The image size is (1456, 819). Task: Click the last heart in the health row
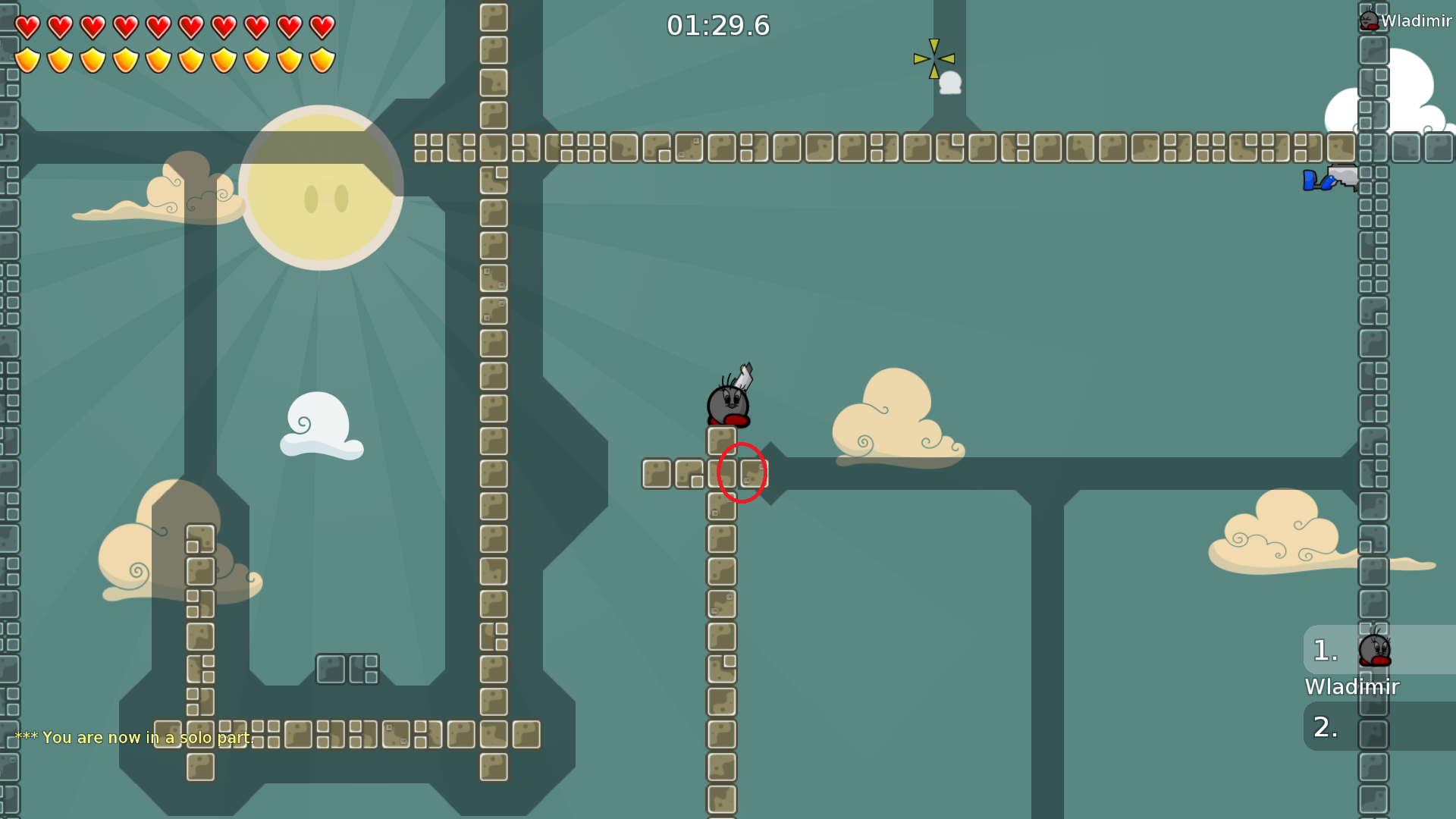321,26
